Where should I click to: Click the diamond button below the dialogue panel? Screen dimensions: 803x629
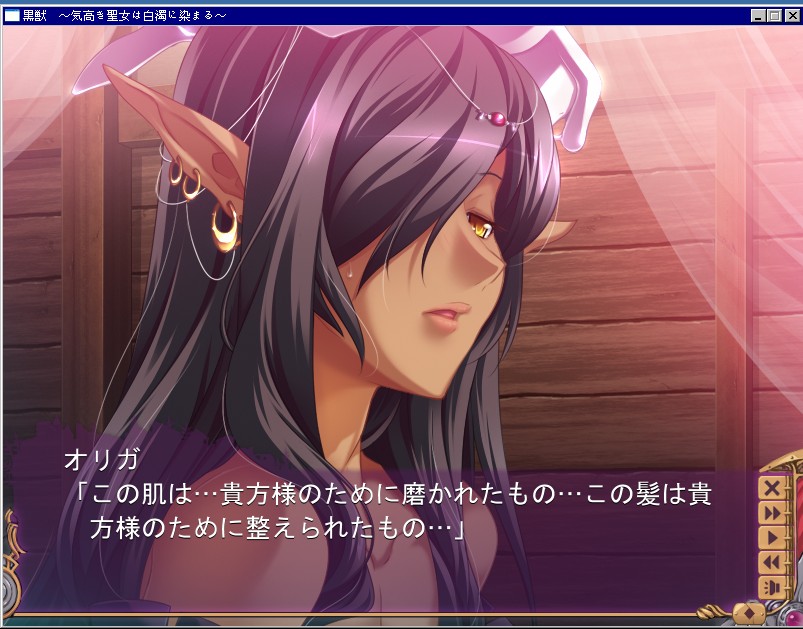click(748, 611)
